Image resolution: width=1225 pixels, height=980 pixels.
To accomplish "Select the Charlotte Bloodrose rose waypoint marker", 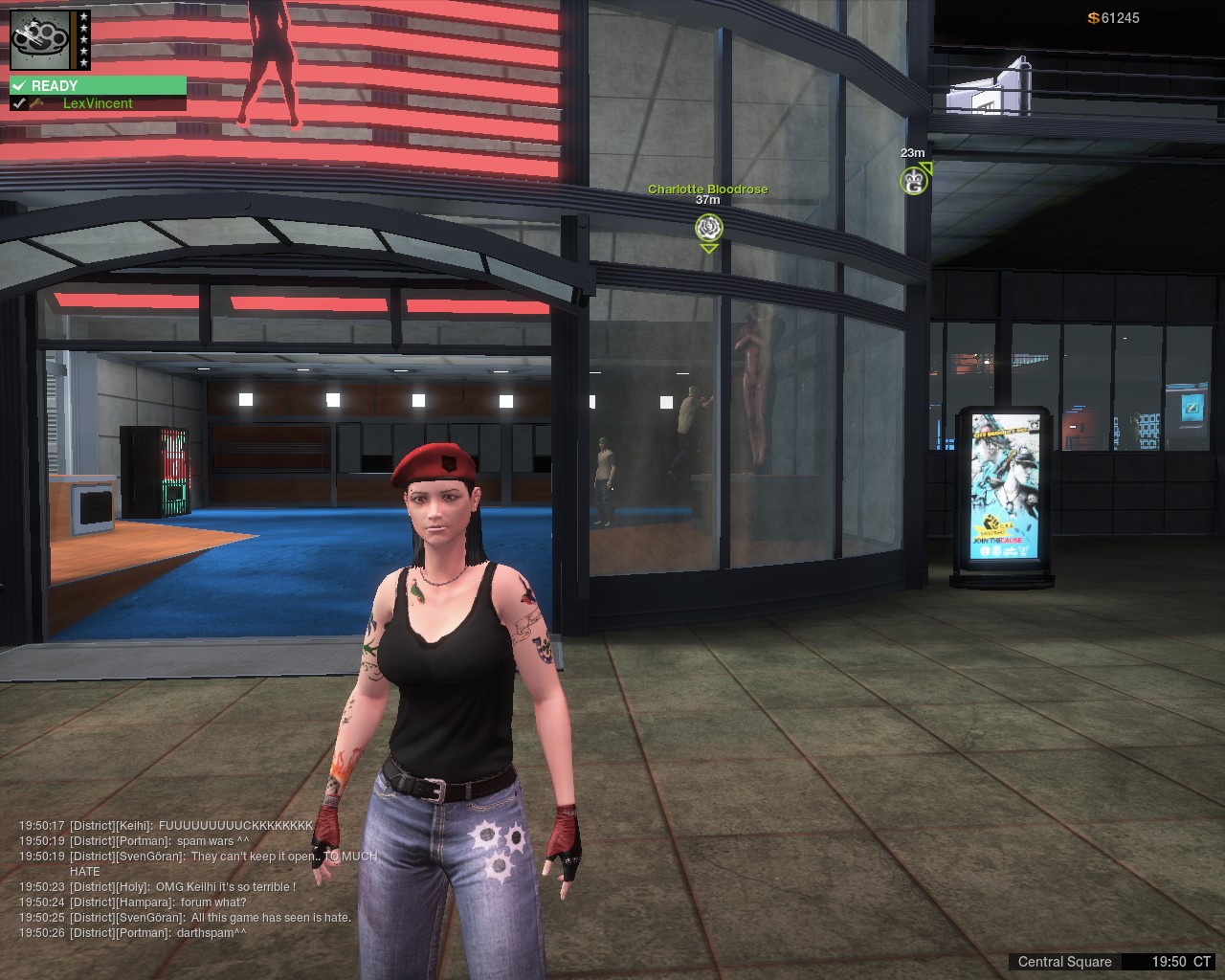I will click(708, 228).
